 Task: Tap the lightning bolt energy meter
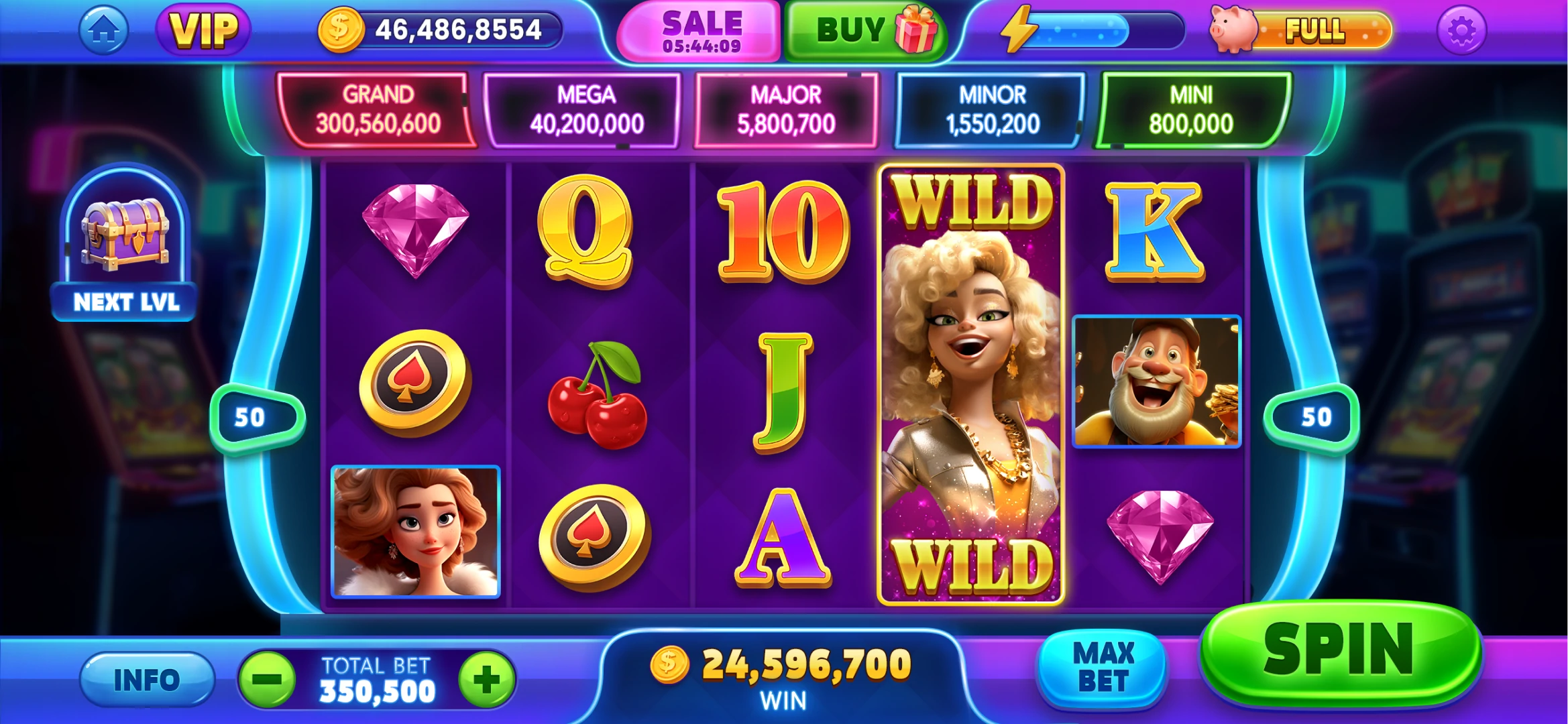tap(1090, 30)
